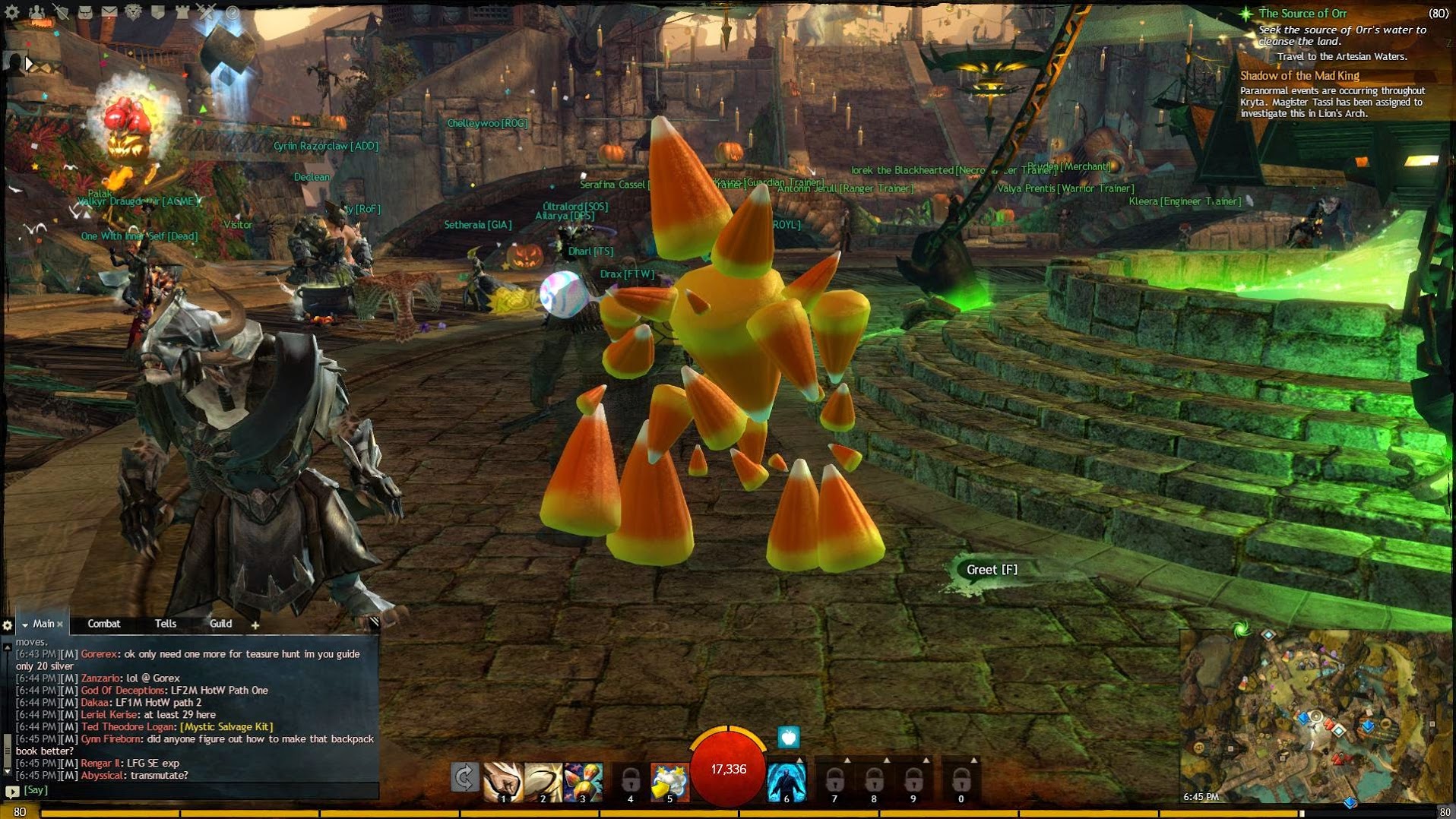Click the Mystic Salvage Kit chat link
This screenshot has width=1456, height=819.
(x=226, y=727)
